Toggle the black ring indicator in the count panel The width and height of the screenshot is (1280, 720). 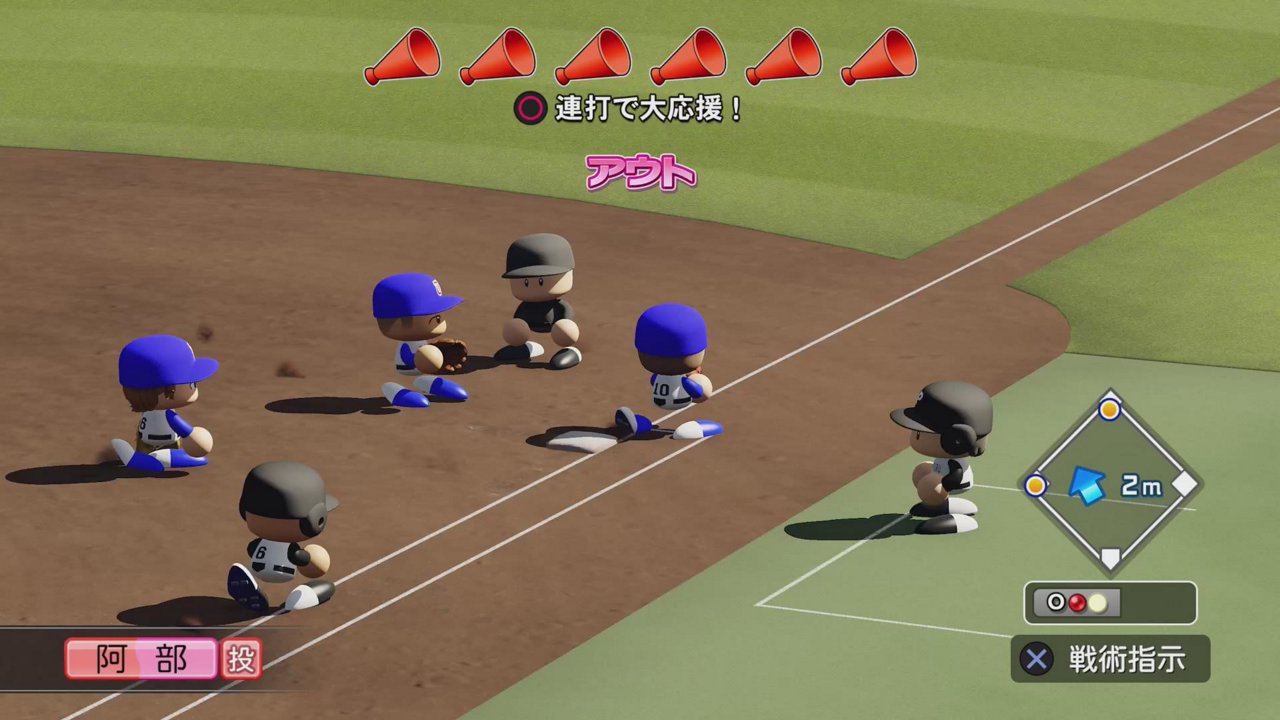click(1055, 601)
